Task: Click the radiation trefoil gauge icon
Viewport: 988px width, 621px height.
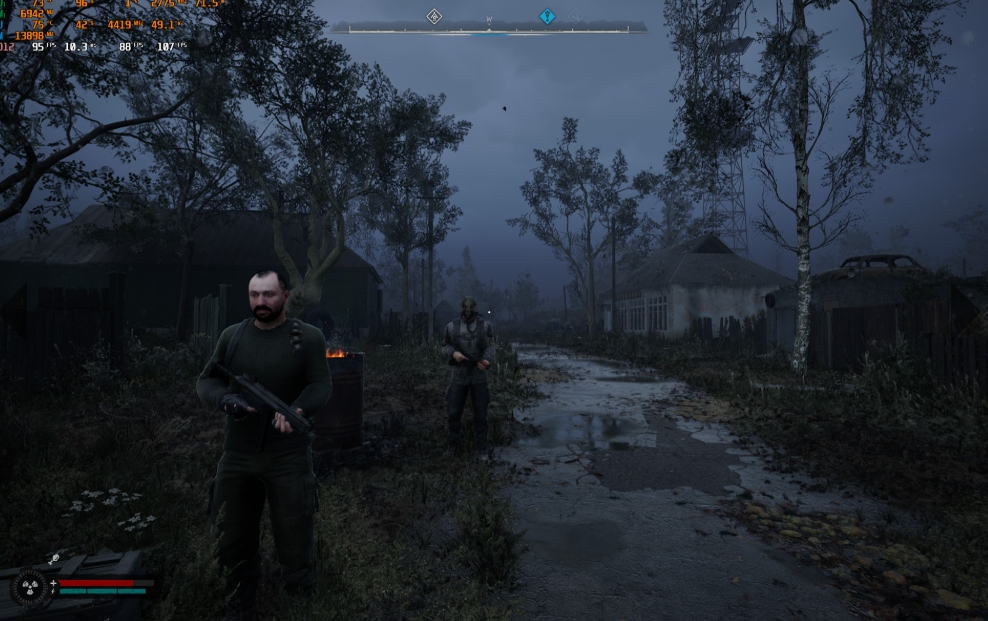Action: click(28, 586)
